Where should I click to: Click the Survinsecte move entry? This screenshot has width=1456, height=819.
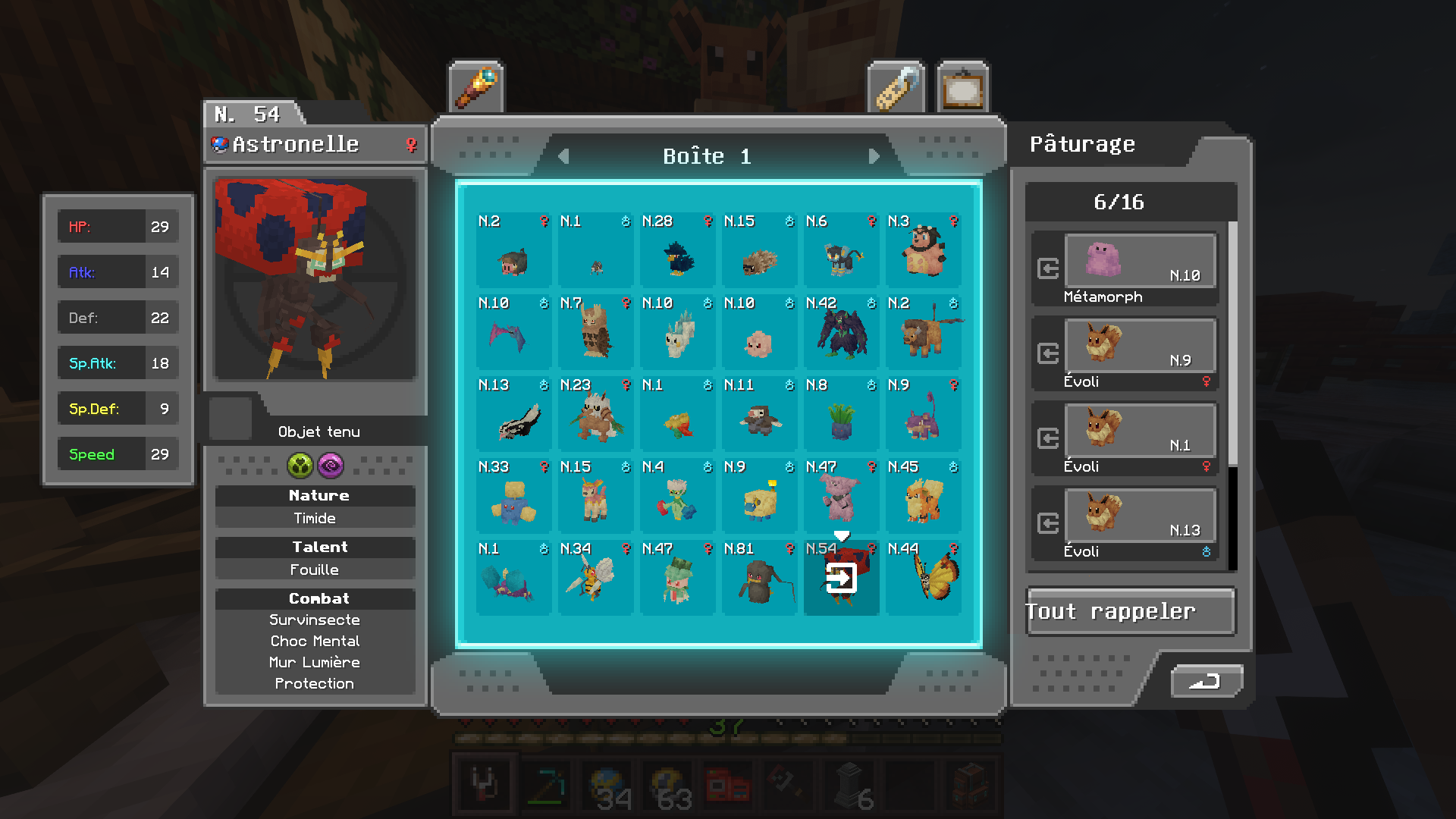coord(315,620)
